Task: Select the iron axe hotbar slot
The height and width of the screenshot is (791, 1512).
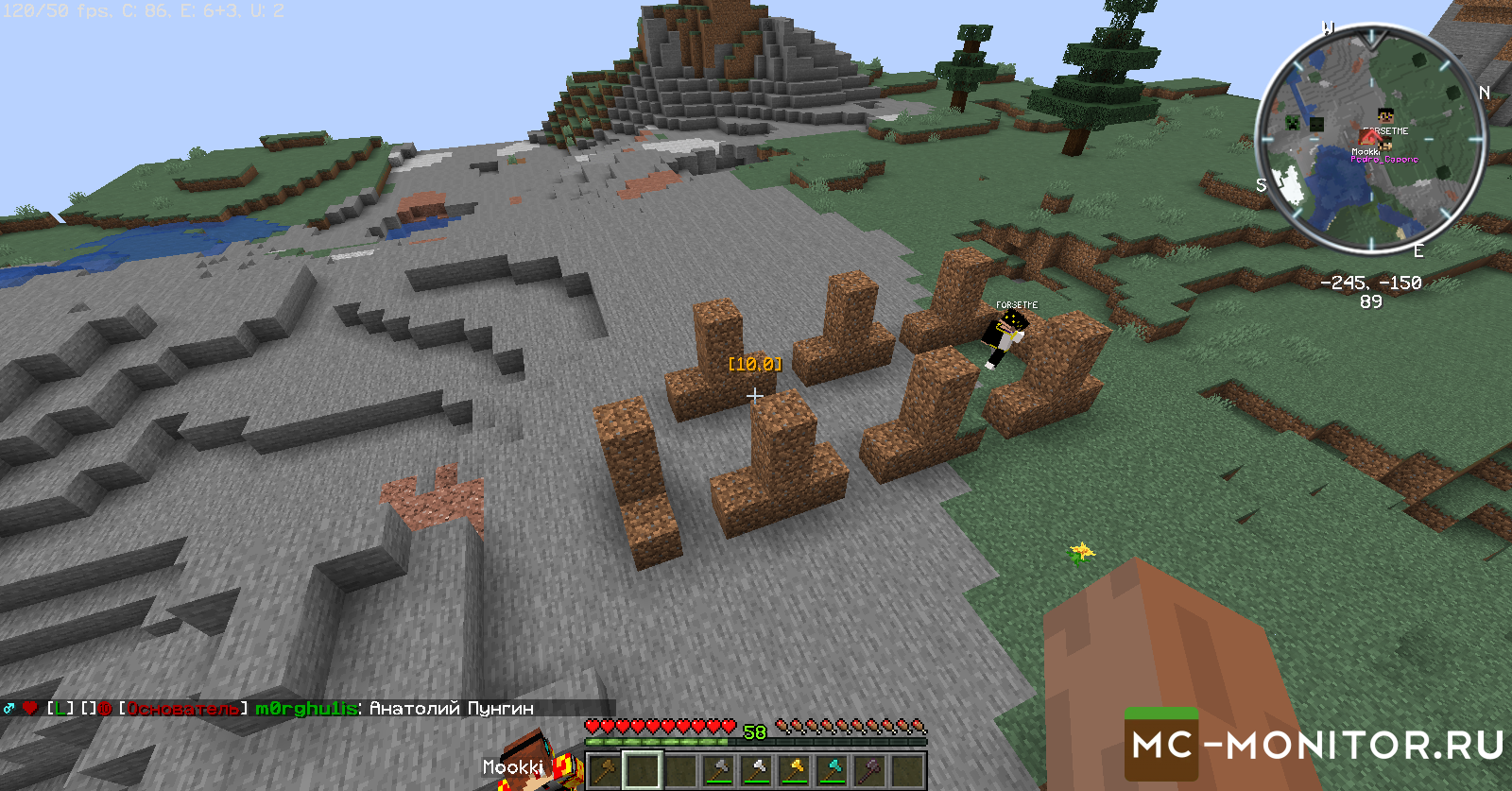Action: click(756, 770)
